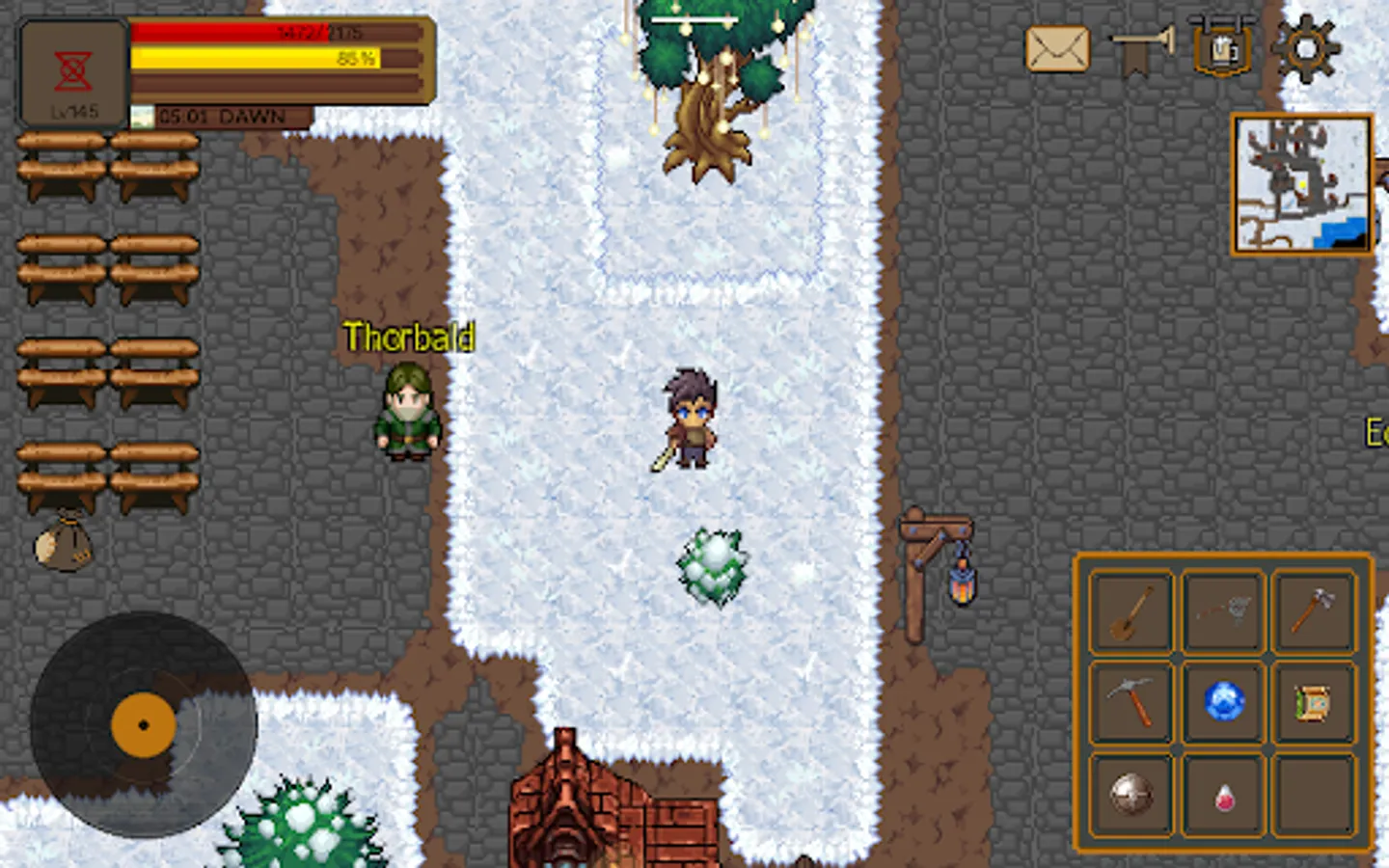Image resolution: width=1389 pixels, height=868 pixels.
Task: Click the hourglass status icon
Action: coord(71,69)
